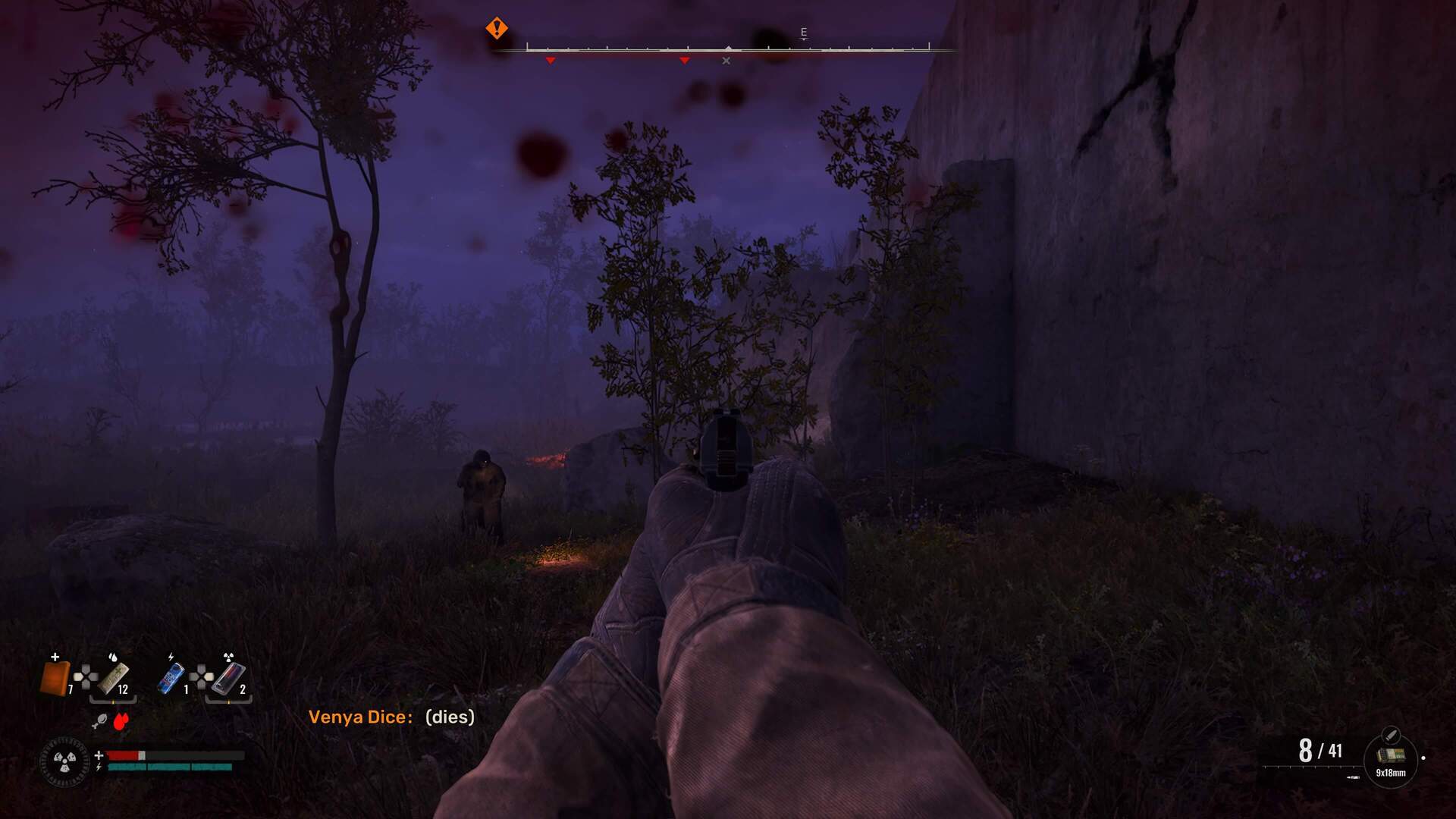Click the red bleeding status icon
This screenshot has height=819, width=1456.
coord(121,722)
